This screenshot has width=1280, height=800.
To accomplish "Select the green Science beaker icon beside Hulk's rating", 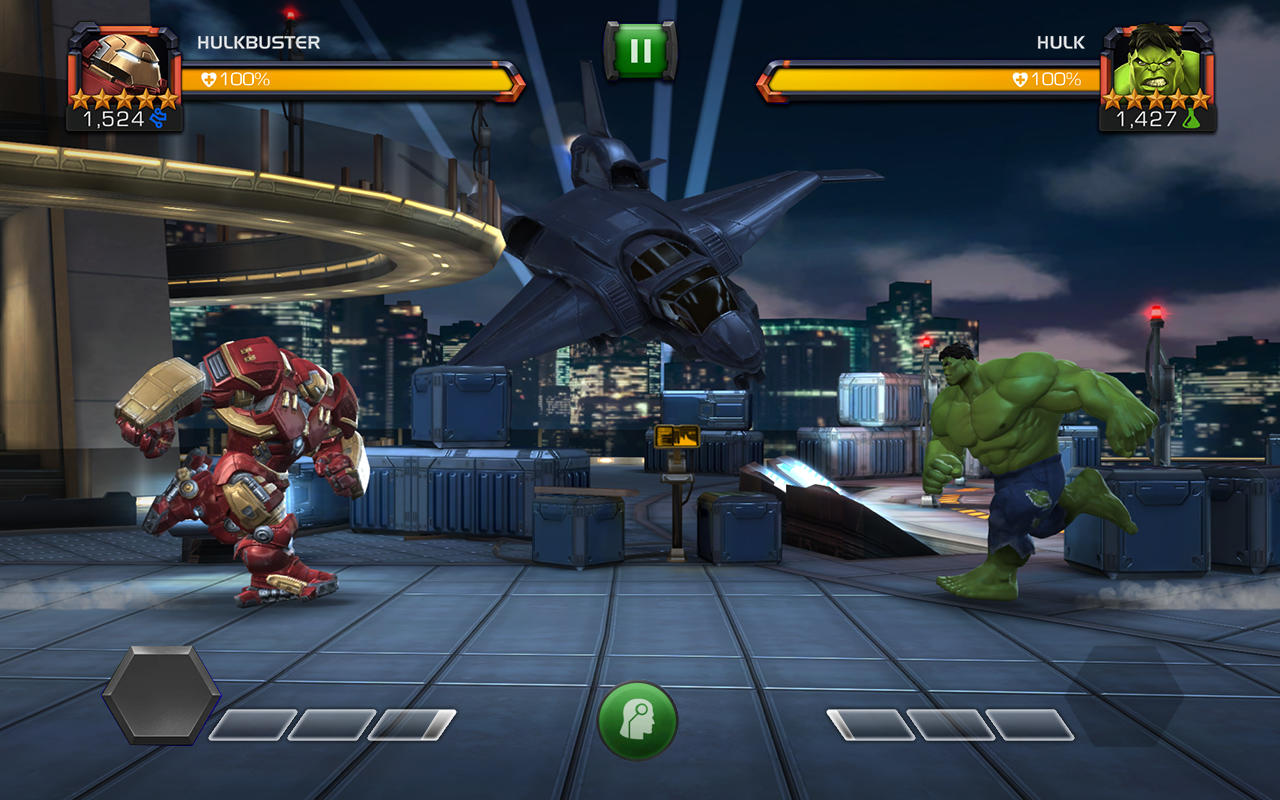I will [1192, 118].
